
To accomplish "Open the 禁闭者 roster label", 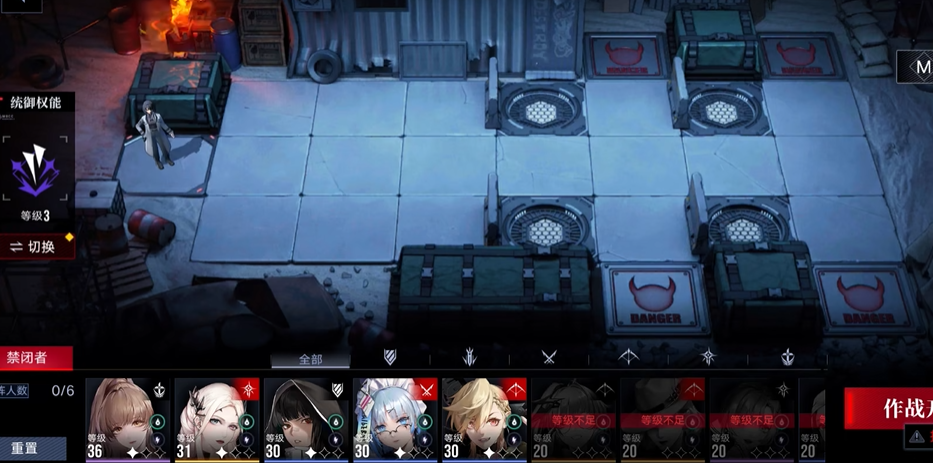I will point(35,357).
